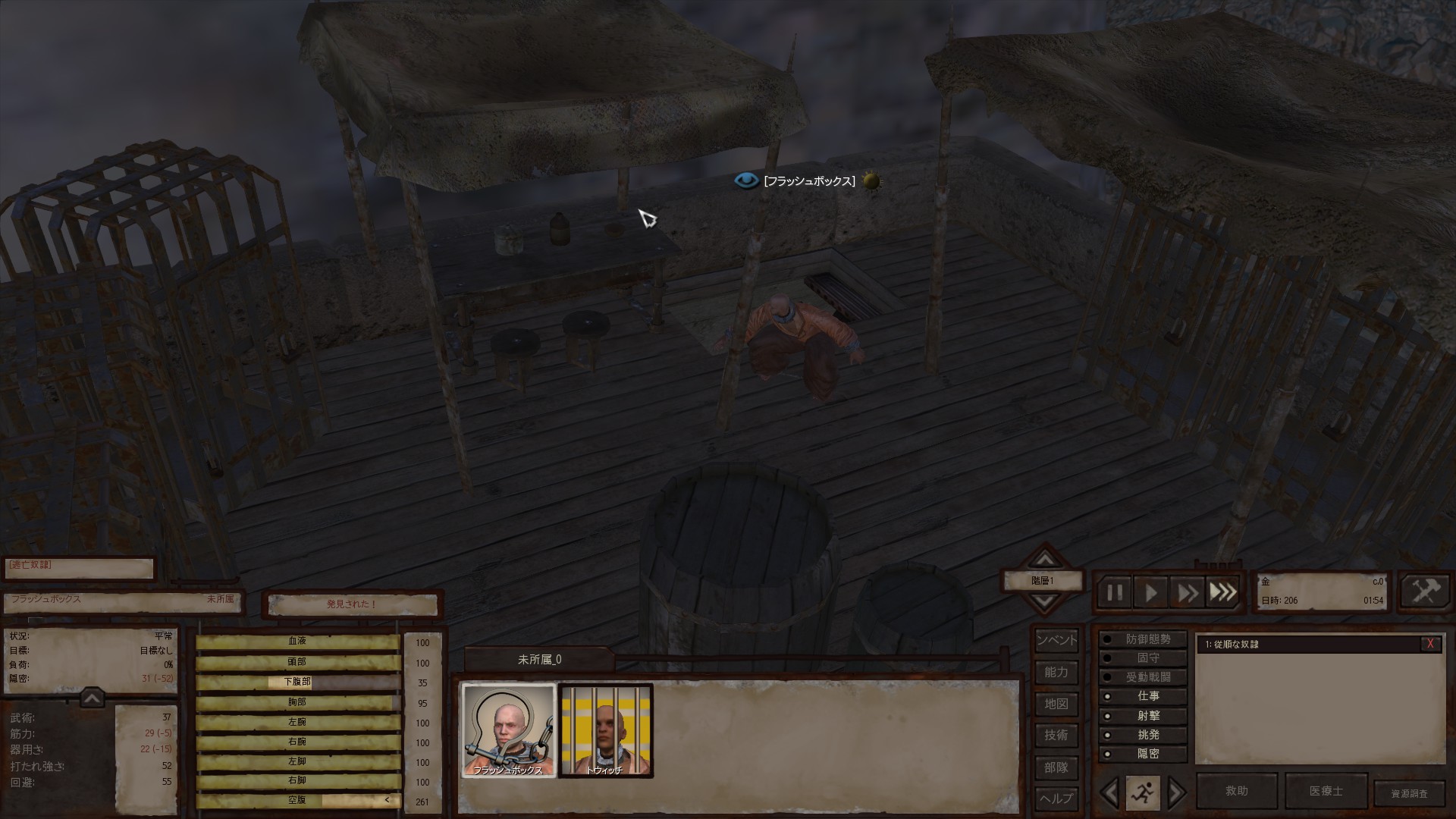Screen dimensions: 1456x819
Task: Go up one floor with the arrow above 階層1
Action: 1044,560
